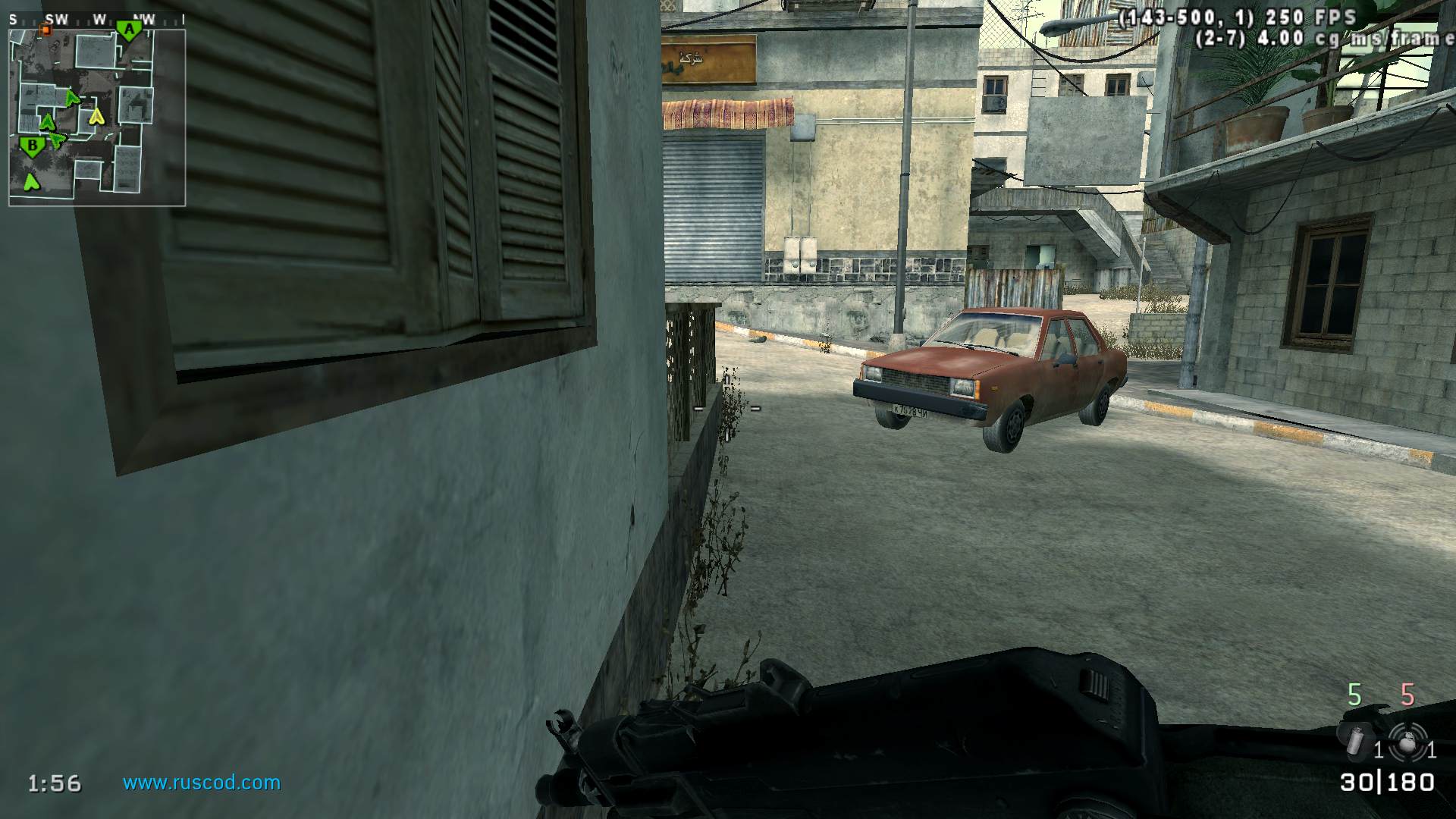Click the compass heading strip above the minimap
Viewport: 1456px width, 819px height.
97,20
